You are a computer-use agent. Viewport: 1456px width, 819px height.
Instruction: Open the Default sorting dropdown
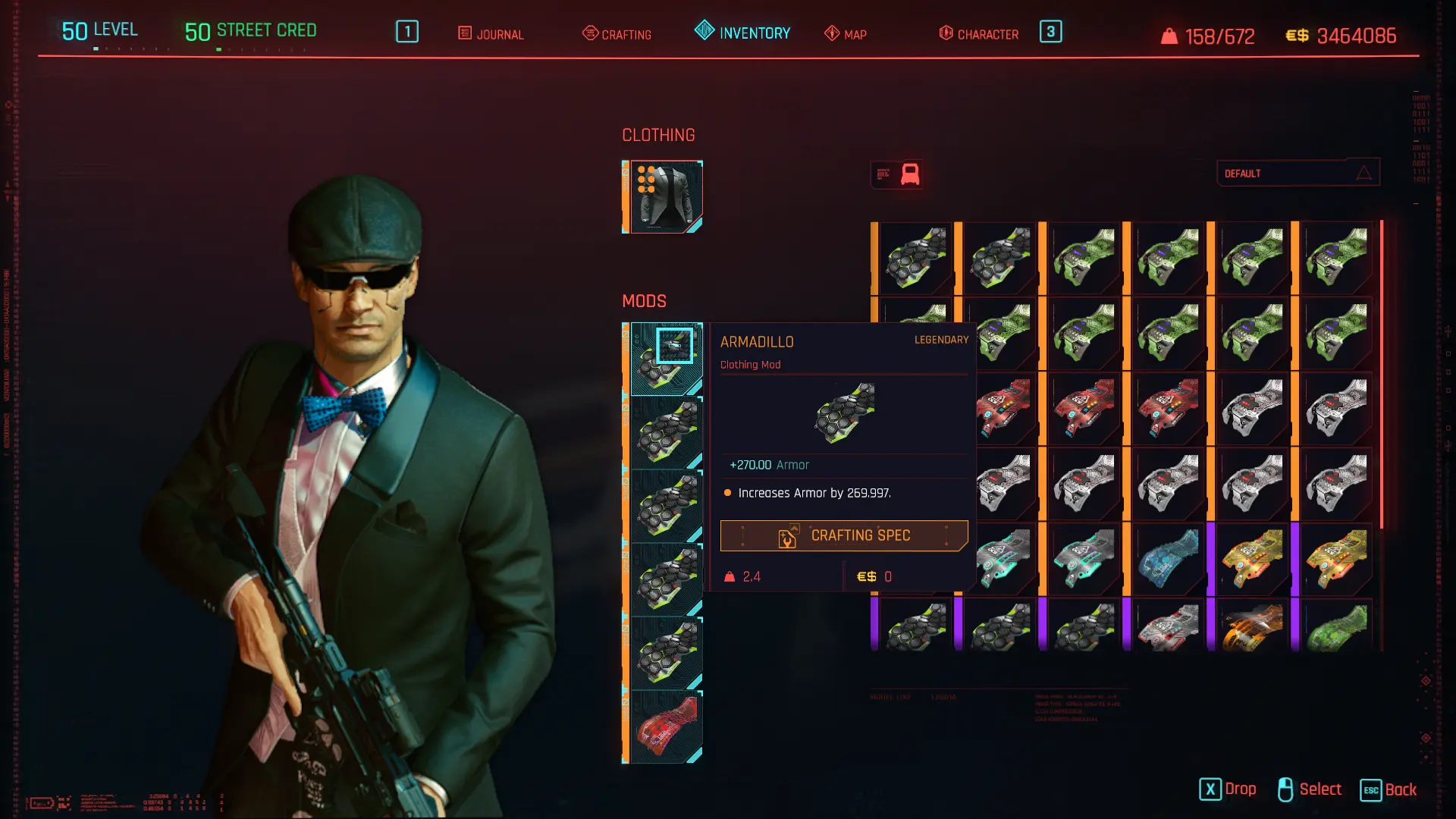coord(1298,174)
